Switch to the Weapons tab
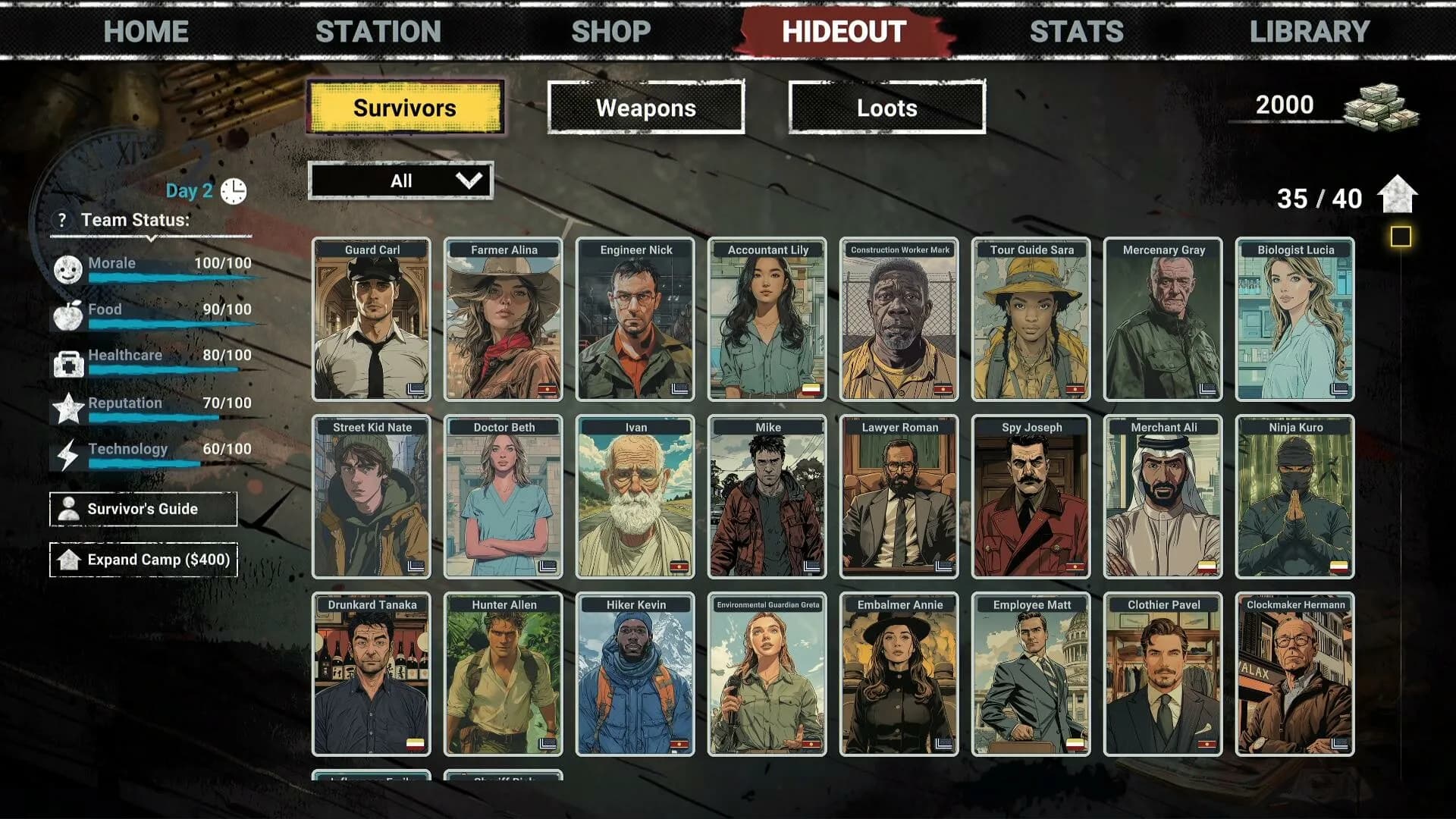This screenshot has height=819, width=1456. click(x=645, y=108)
